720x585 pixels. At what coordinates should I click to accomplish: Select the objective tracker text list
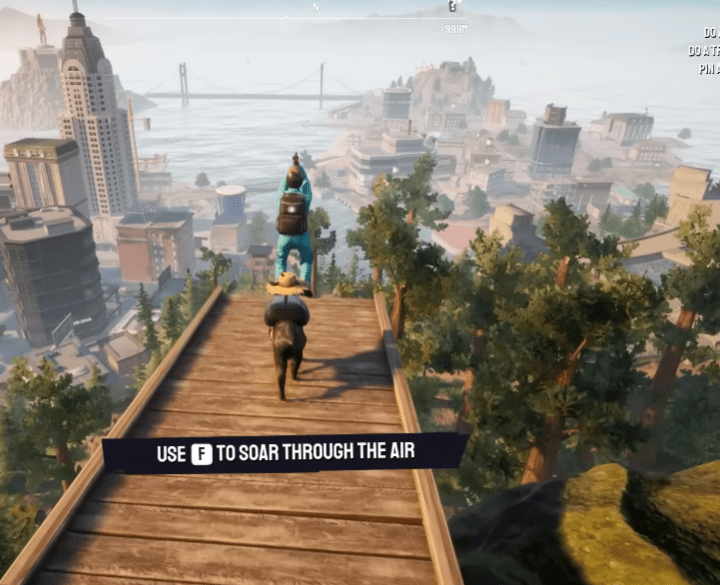click(x=705, y=50)
